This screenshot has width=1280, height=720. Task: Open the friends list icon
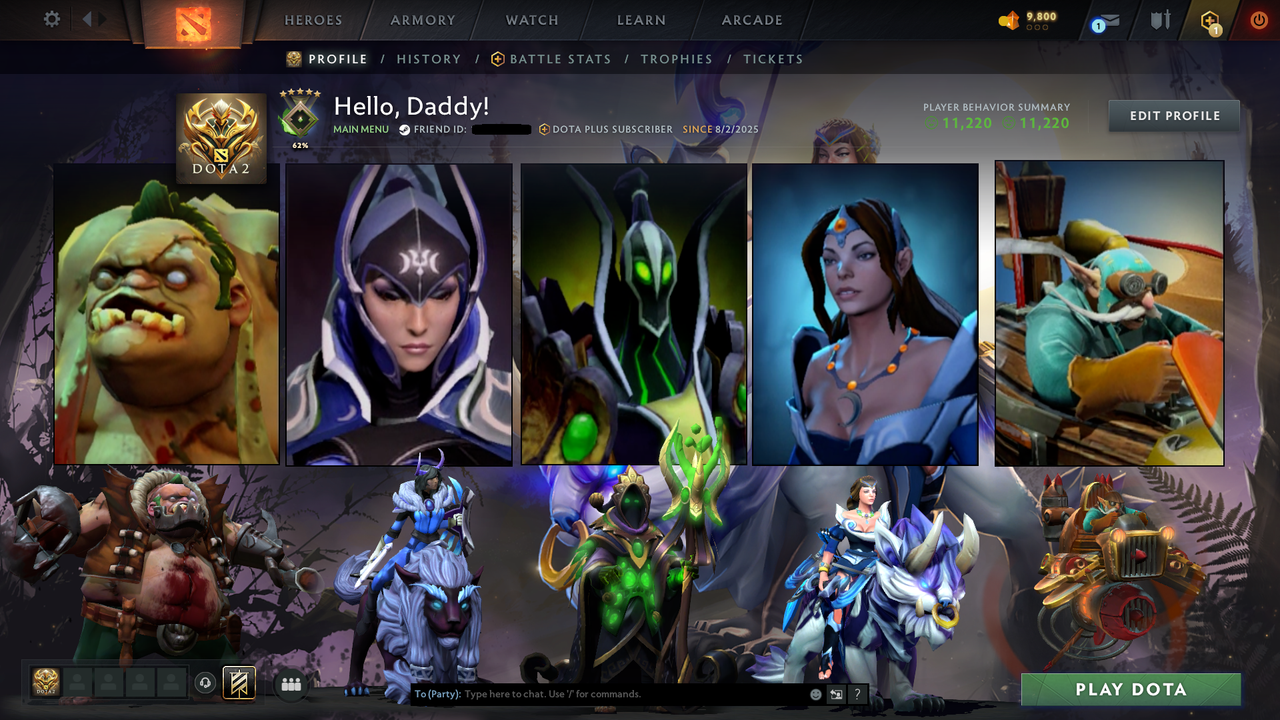click(x=290, y=683)
